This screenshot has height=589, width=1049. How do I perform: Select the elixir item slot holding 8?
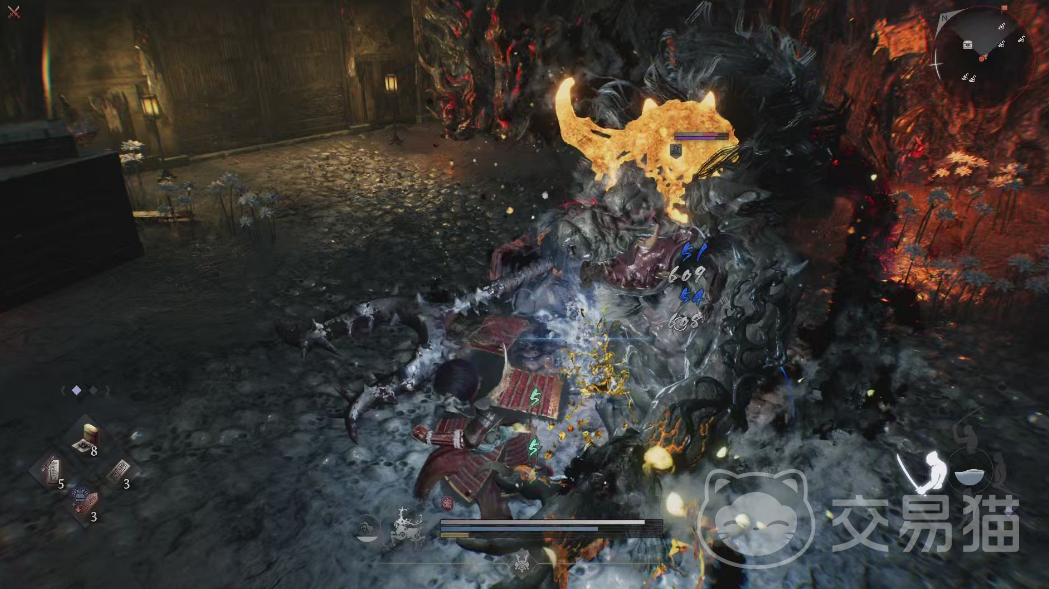[88, 437]
